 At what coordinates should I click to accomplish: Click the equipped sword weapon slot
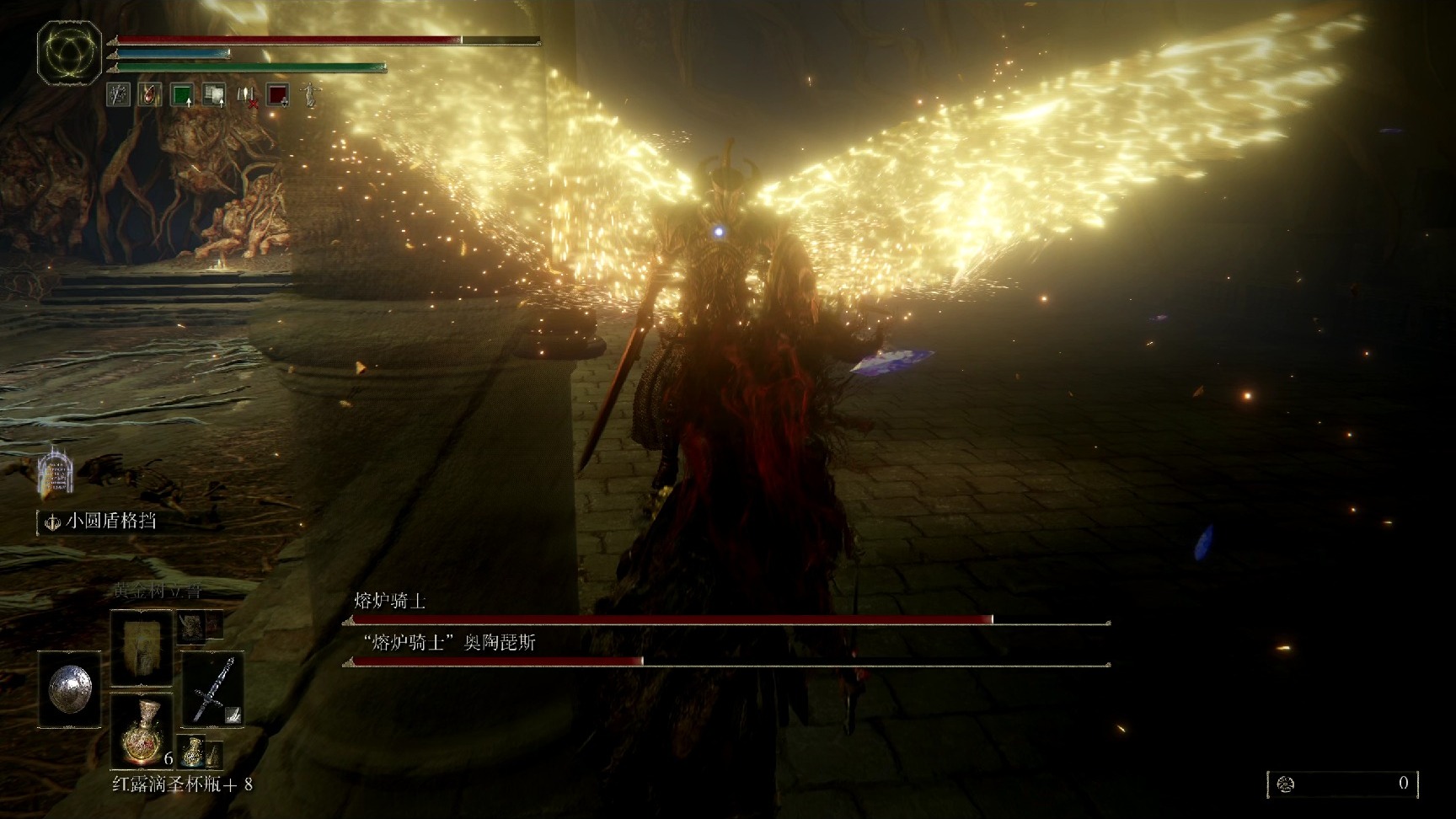[212, 689]
